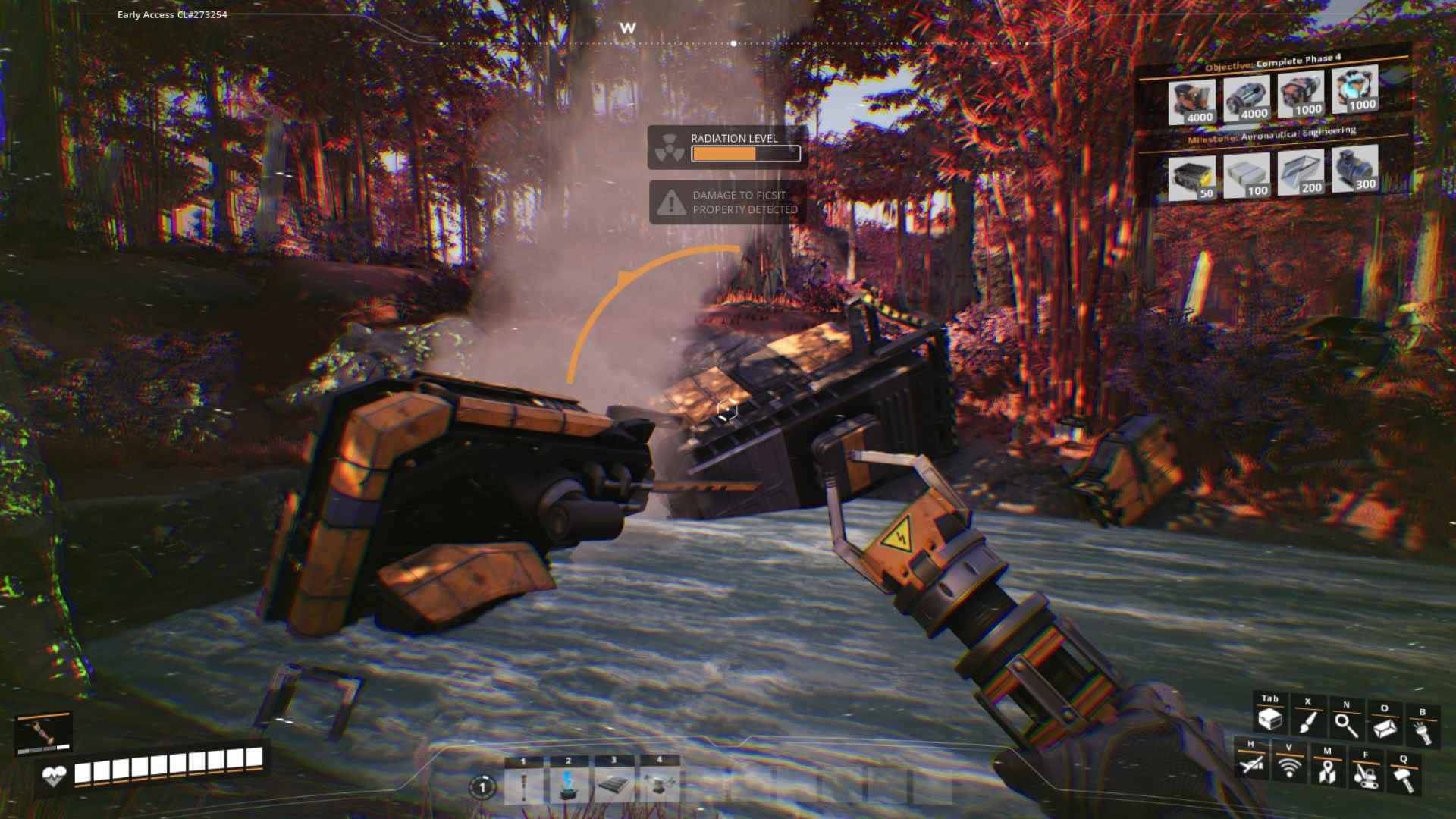Image resolution: width=1456 pixels, height=819 pixels.
Task: Open the build menu hammer icon
Action: pyautogui.click(x=1403, y=778)
